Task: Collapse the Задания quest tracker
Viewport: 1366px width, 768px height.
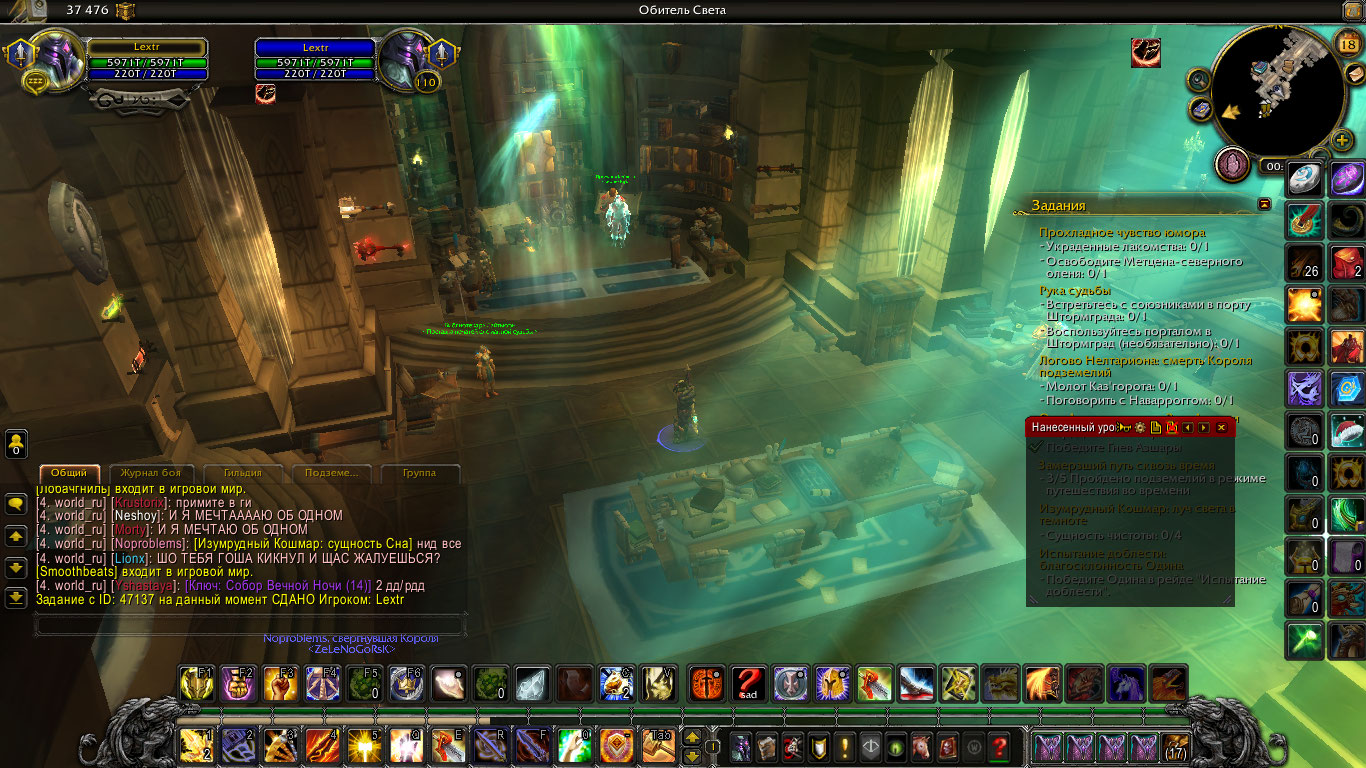Action: click(1264, 204)
